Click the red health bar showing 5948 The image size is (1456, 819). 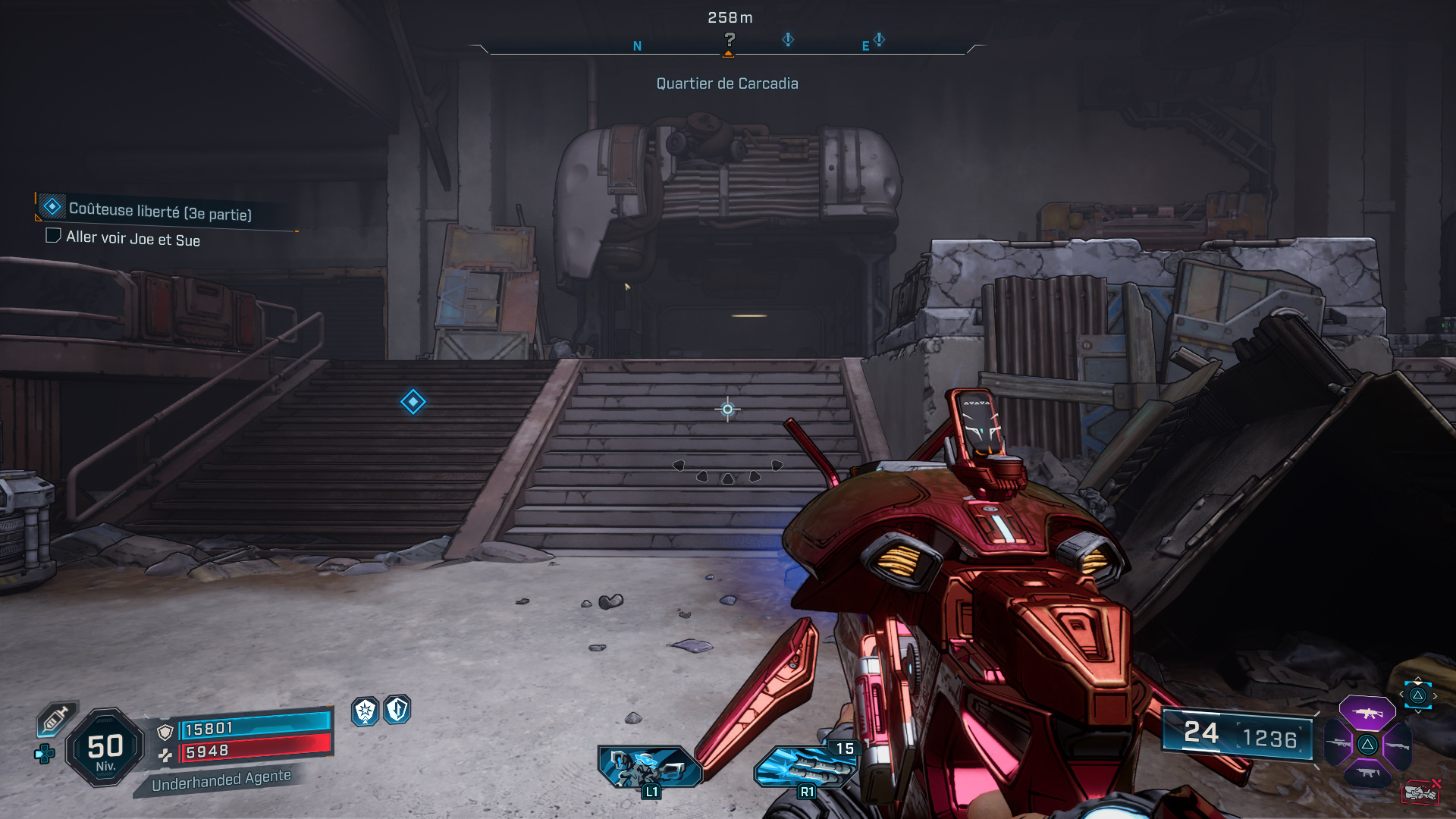coord(256,752)
